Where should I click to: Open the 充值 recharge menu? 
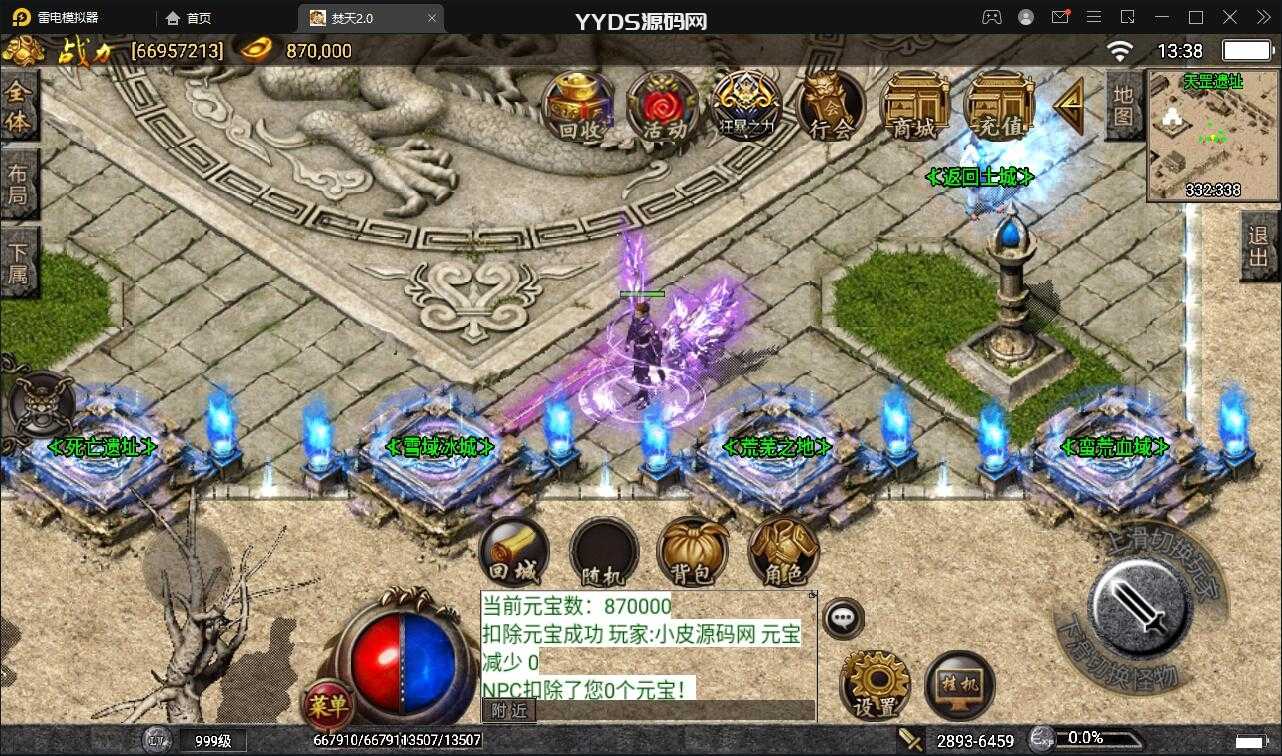pyautogui.click(x=998, y=105)
